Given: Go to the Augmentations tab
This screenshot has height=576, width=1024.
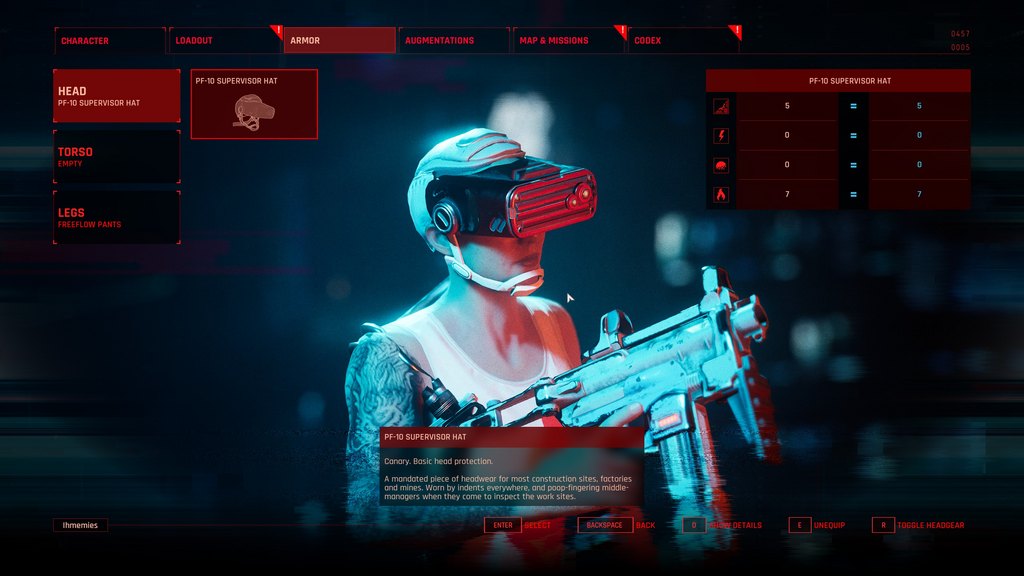Looking at the screenshot, I should click(454, 41).
